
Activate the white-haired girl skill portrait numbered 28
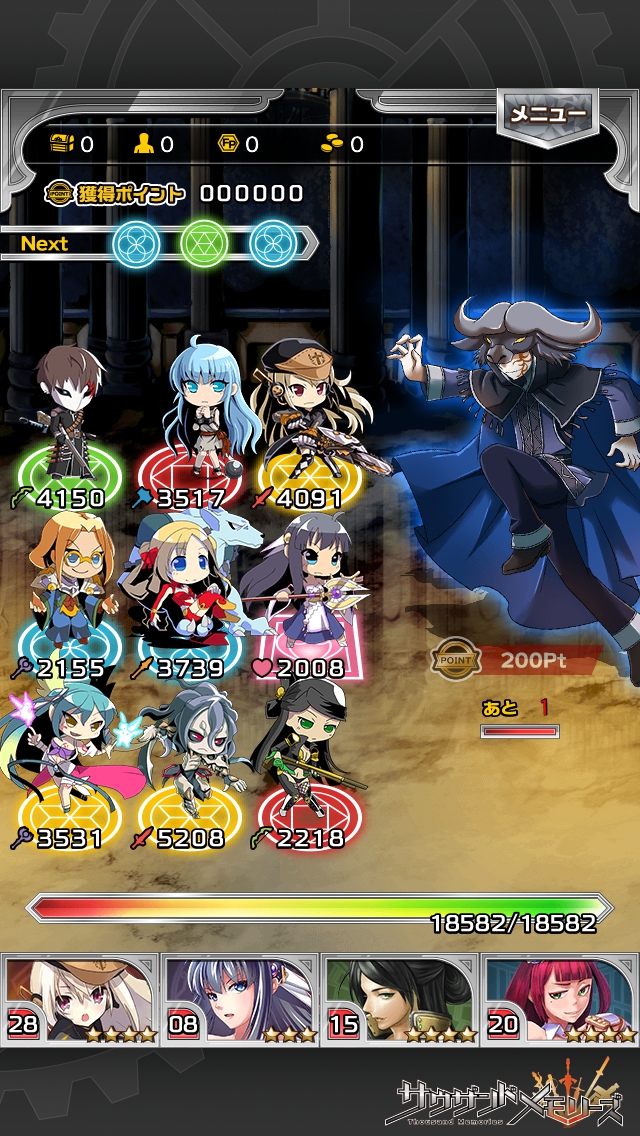80,999
